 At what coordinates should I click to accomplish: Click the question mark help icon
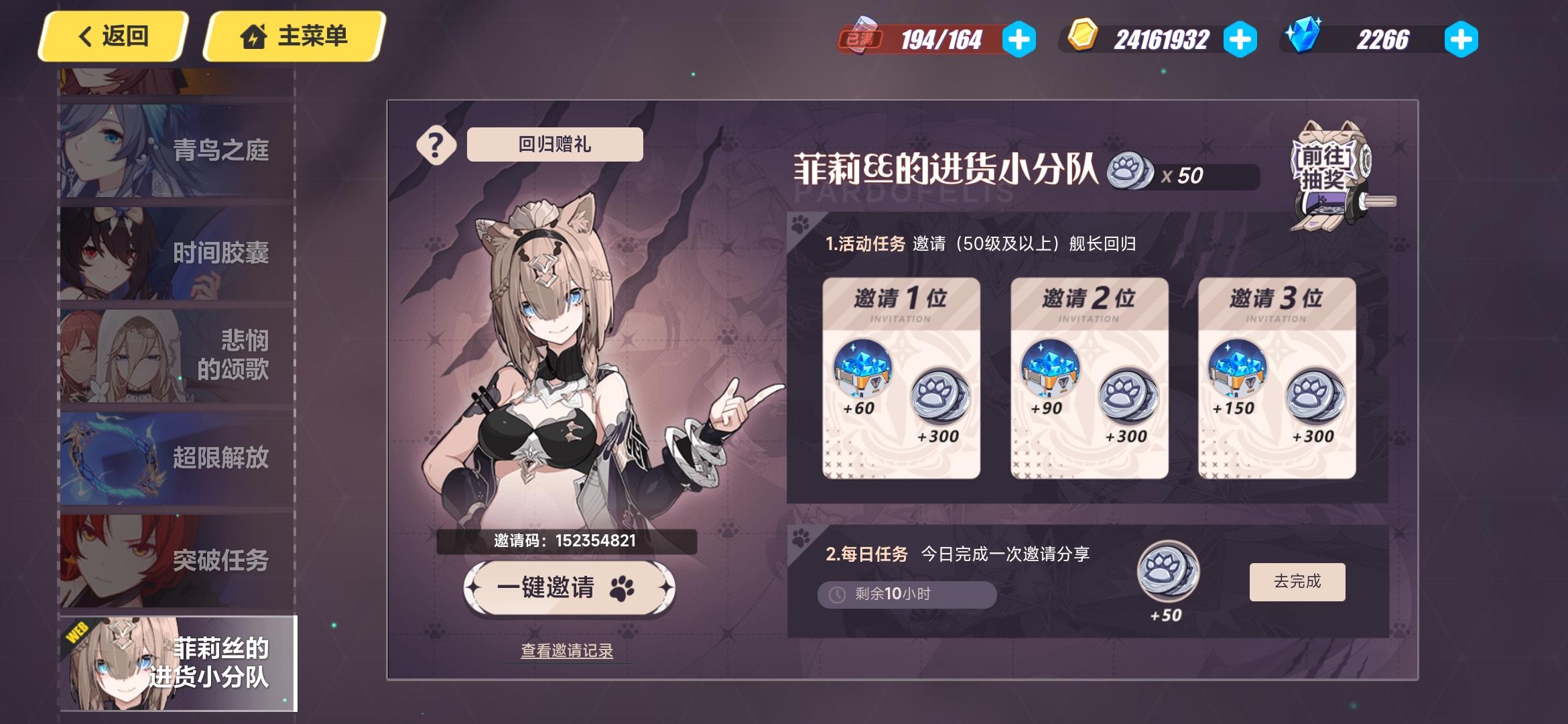pos(436,144)
